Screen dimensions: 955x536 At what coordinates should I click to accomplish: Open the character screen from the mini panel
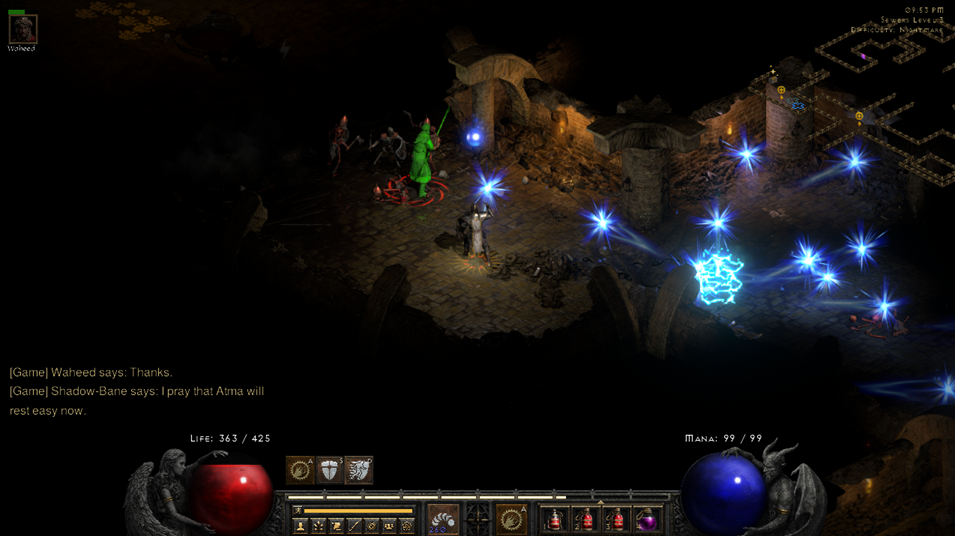click(300, 525)
